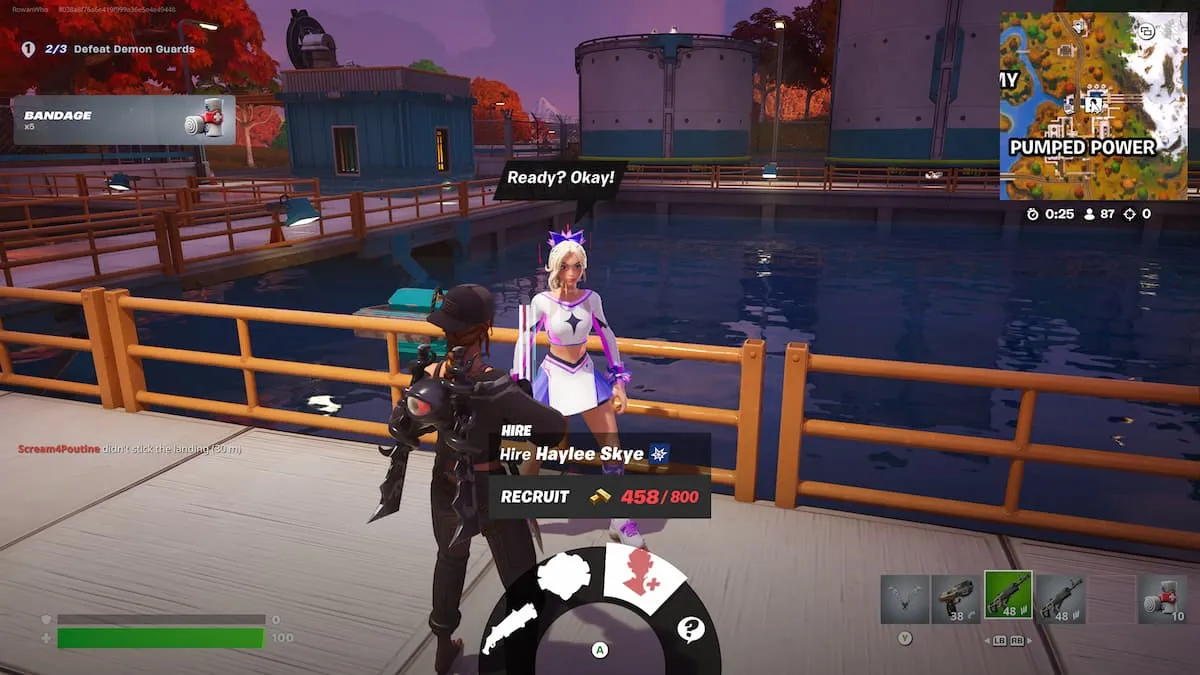Select the green-highlighted assault rifle slot

coord(1008,597)
